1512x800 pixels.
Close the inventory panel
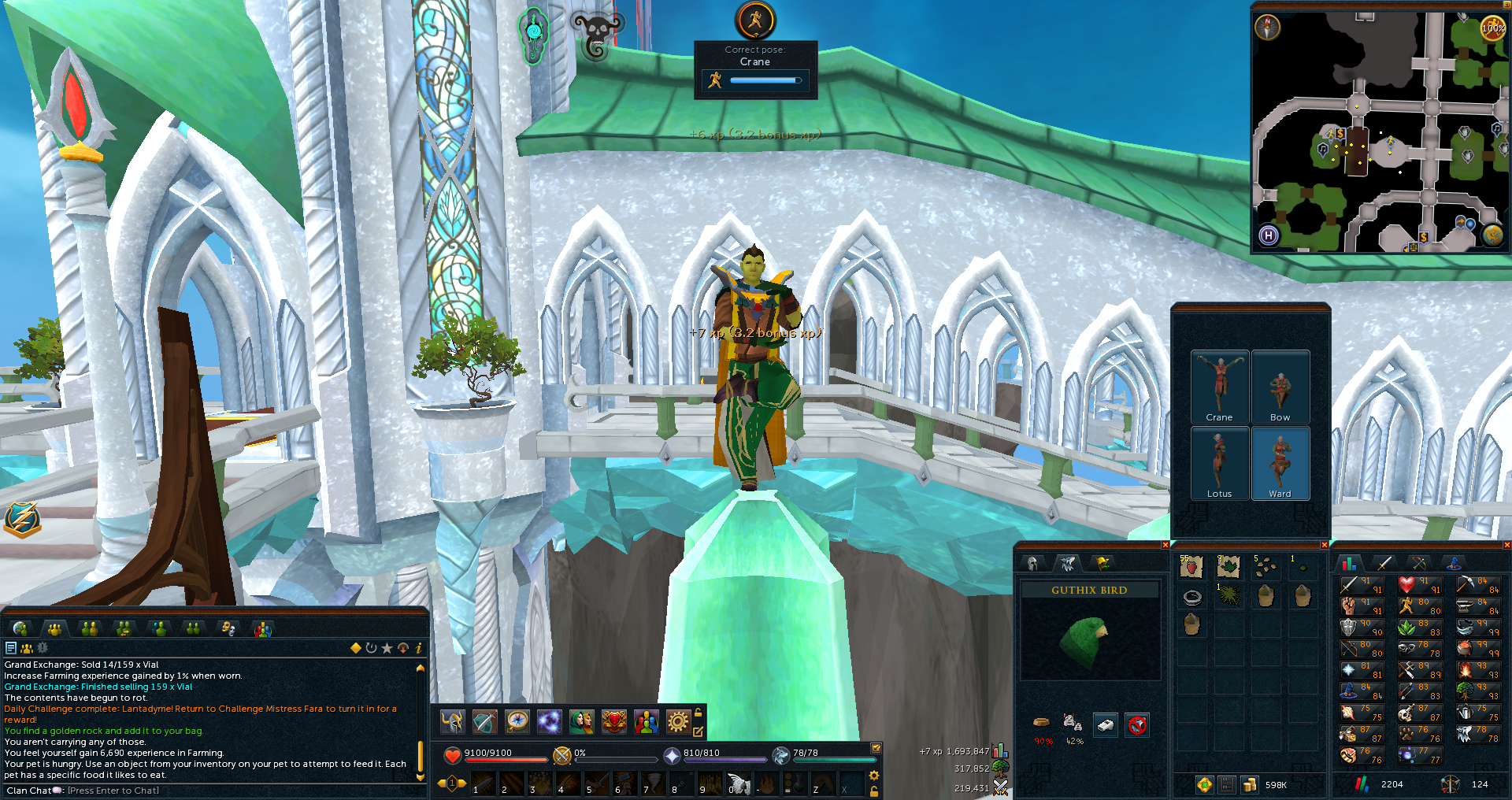coord(1325,545)
